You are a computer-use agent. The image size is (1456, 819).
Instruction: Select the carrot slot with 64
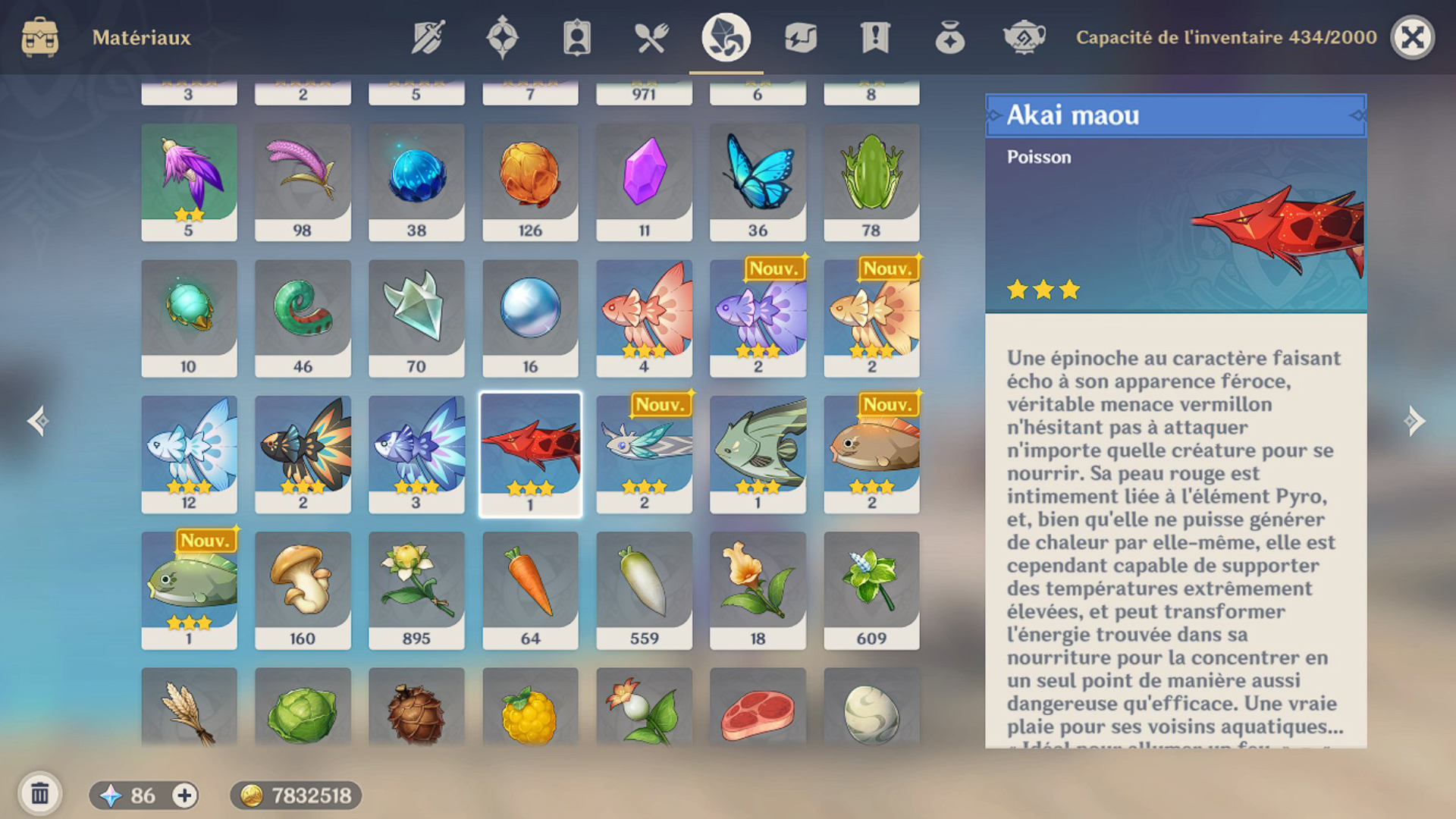[x=530, y=590]
